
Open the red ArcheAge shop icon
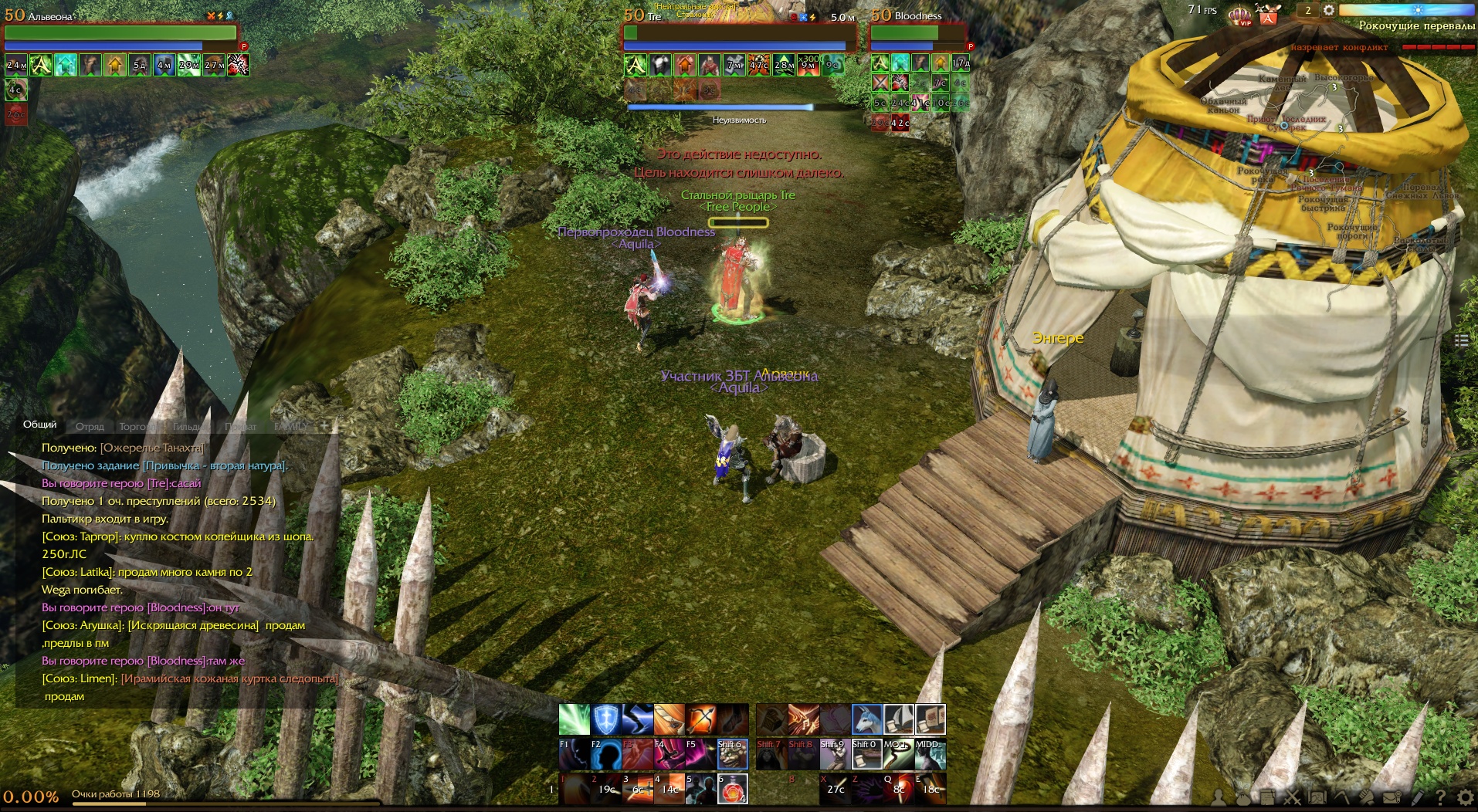(x=1268, y=15)
